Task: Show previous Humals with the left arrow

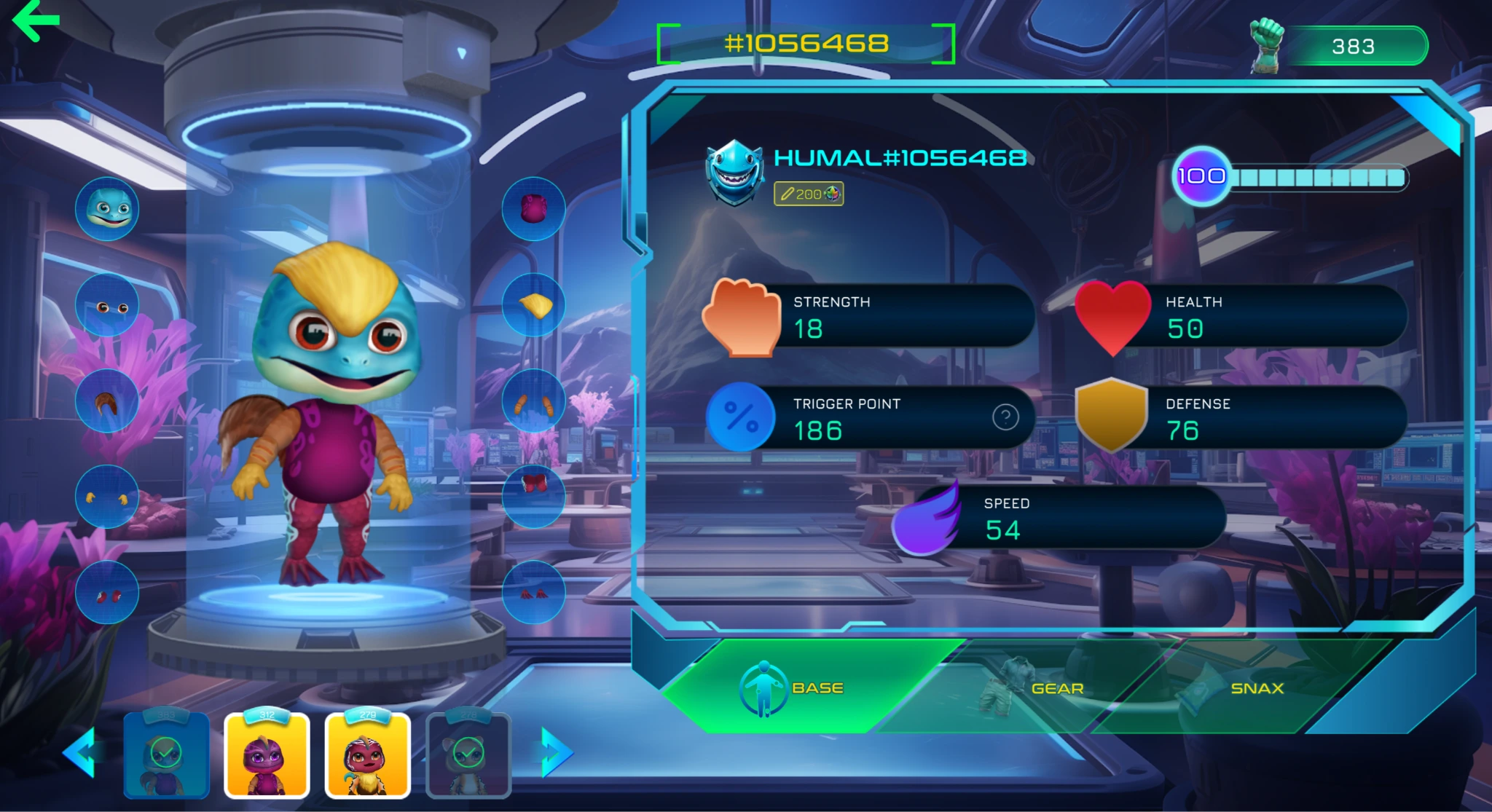Action: 79,752
